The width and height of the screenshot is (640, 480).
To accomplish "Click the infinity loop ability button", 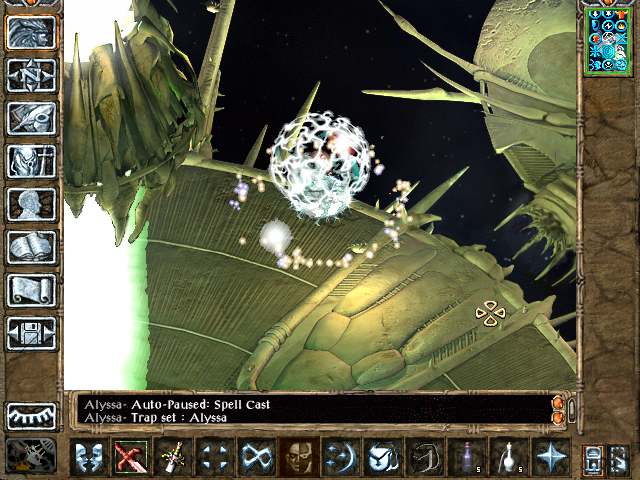I will (x=257, y=457).
